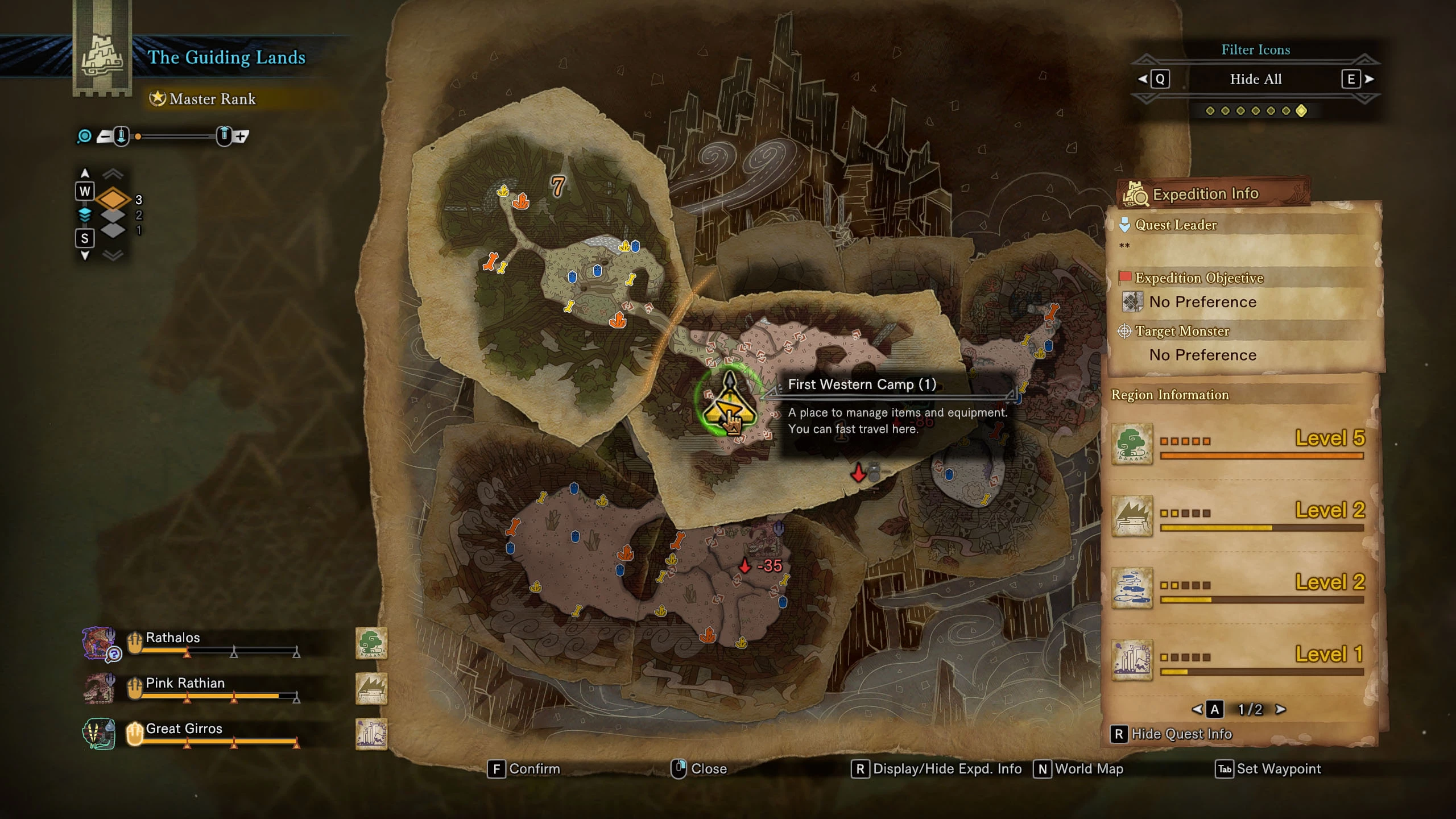Switch filter icons to the next option
This screenshot has height=819, width=1456.
coord(1357,79)
